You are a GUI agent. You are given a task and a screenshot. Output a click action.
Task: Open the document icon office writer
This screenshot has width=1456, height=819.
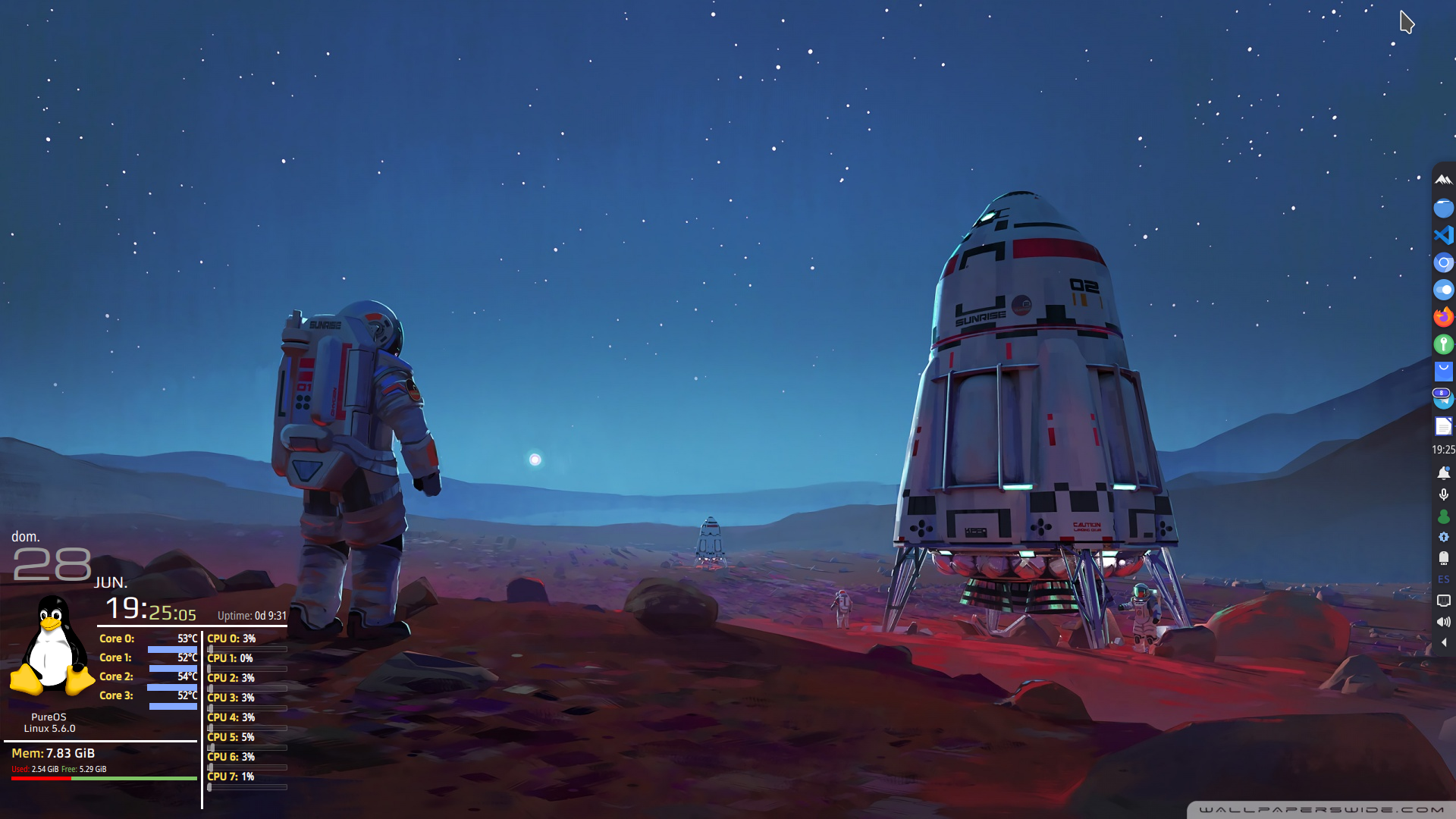coord(1443,426)
